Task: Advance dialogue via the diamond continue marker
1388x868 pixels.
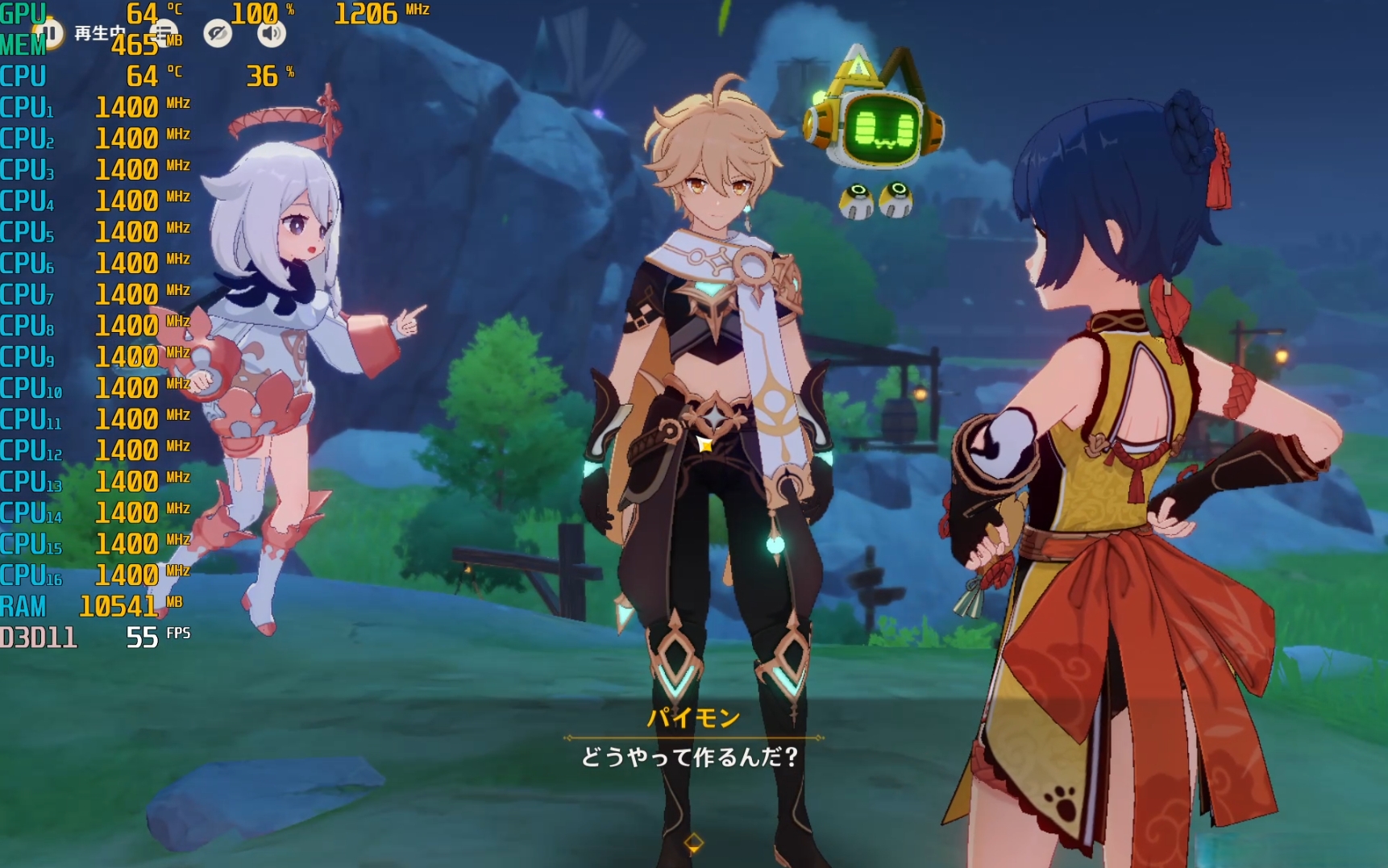Action: click(693, 843)
